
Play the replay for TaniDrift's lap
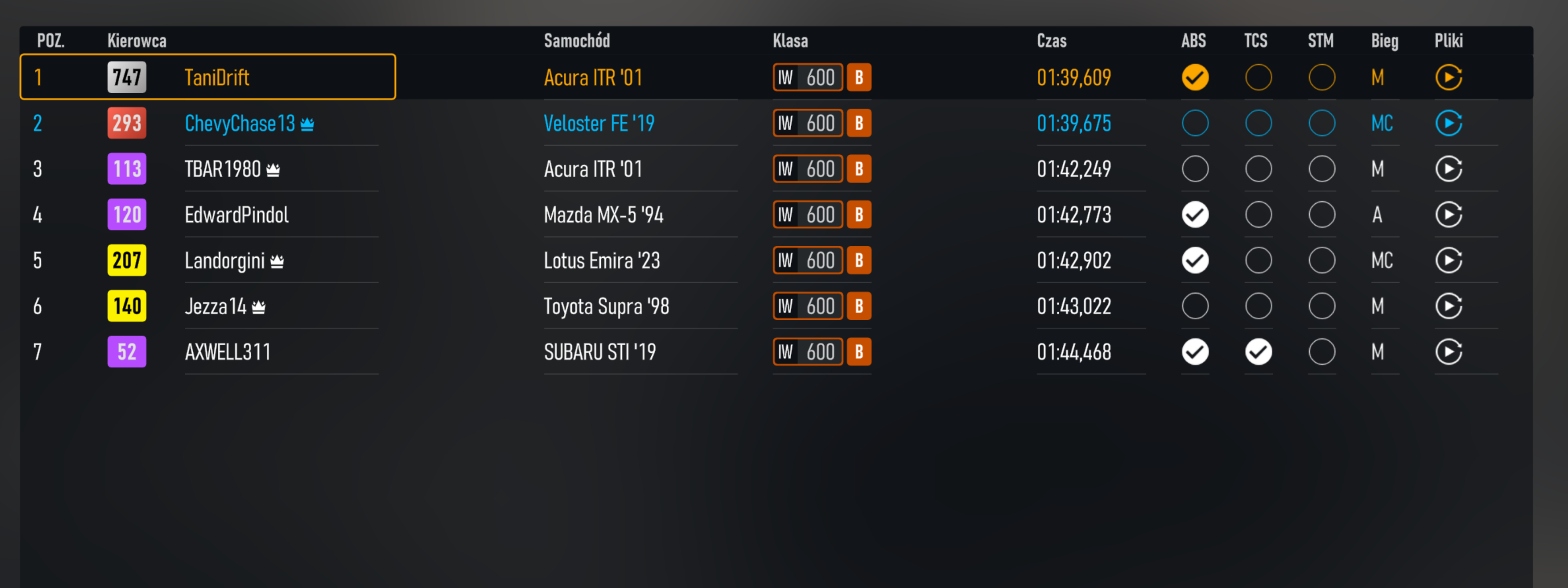tap(1449, 77)
